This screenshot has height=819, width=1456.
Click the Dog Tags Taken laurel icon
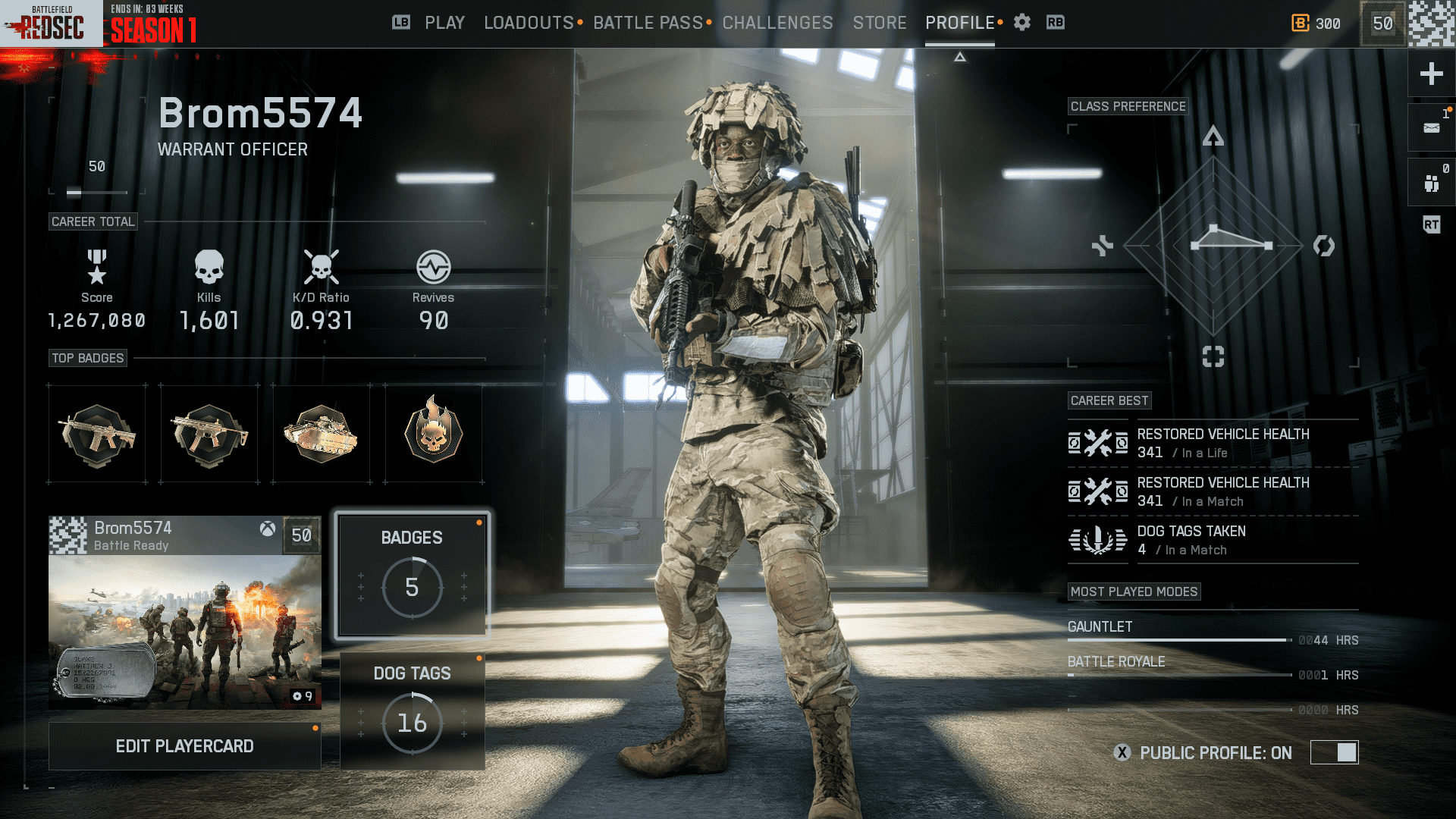[1097, 539]
